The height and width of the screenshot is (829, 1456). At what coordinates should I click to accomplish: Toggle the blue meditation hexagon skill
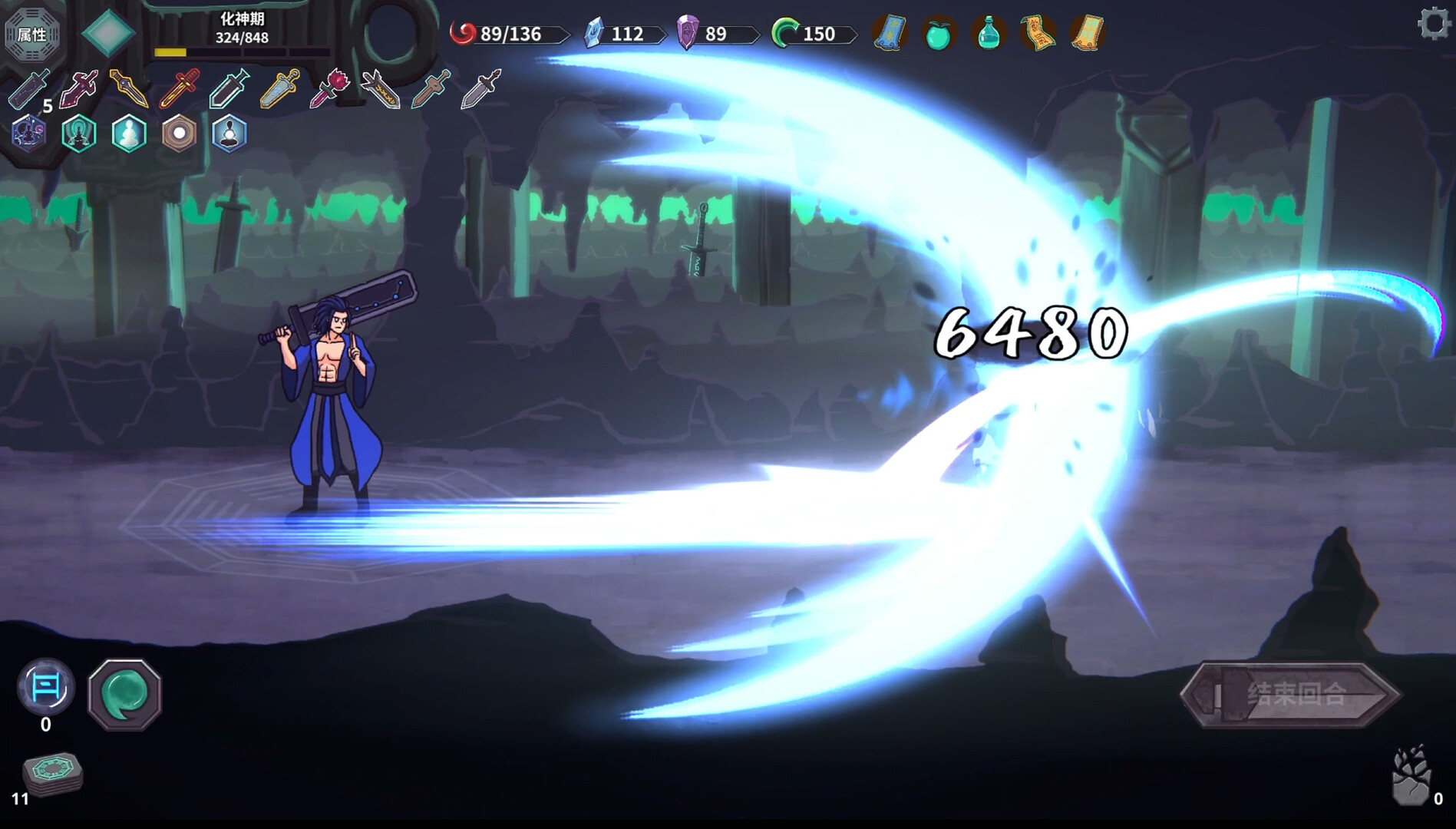pyautogui.click(x=229, y=134)
